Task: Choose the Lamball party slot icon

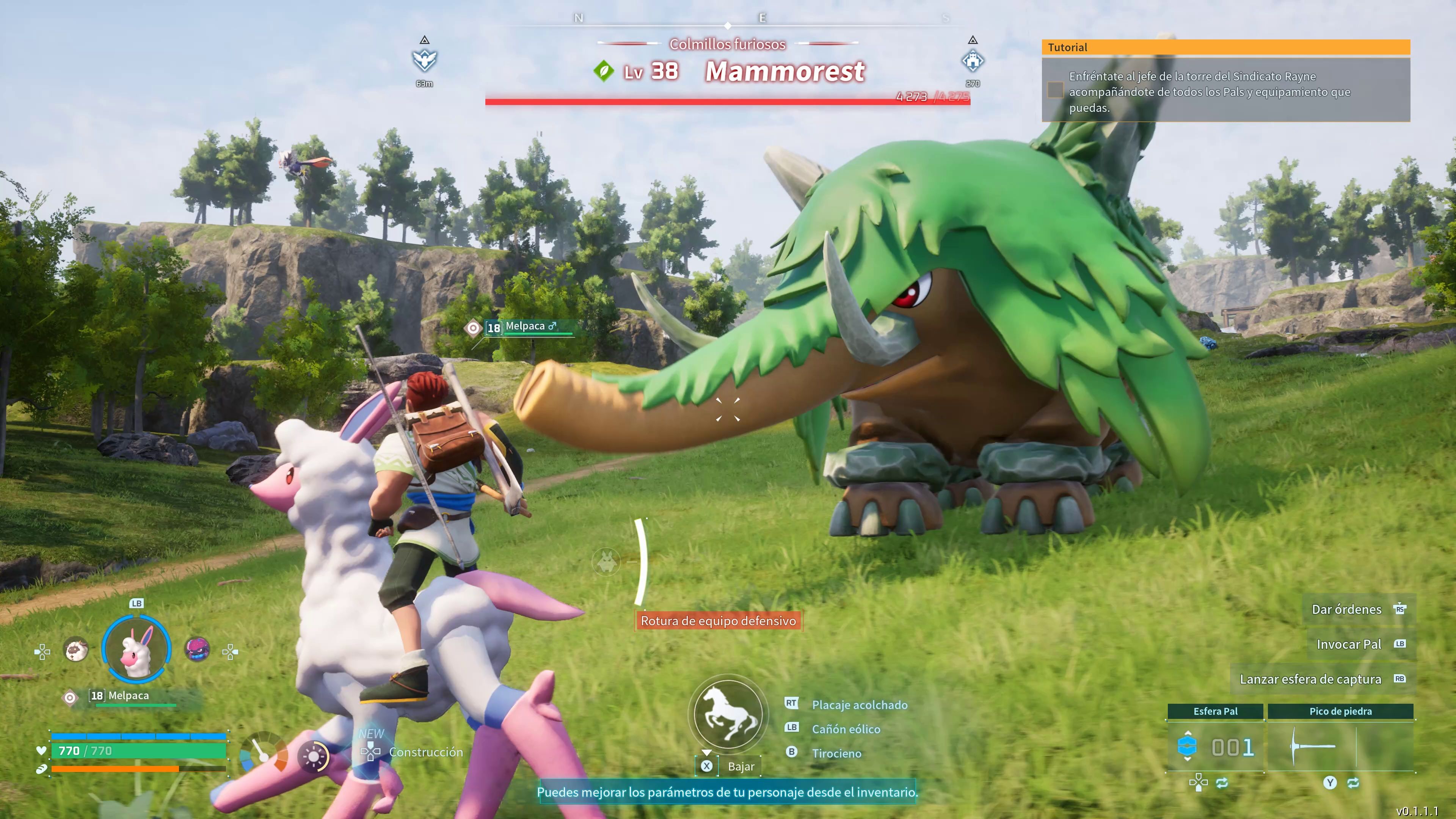Action: 76,650
